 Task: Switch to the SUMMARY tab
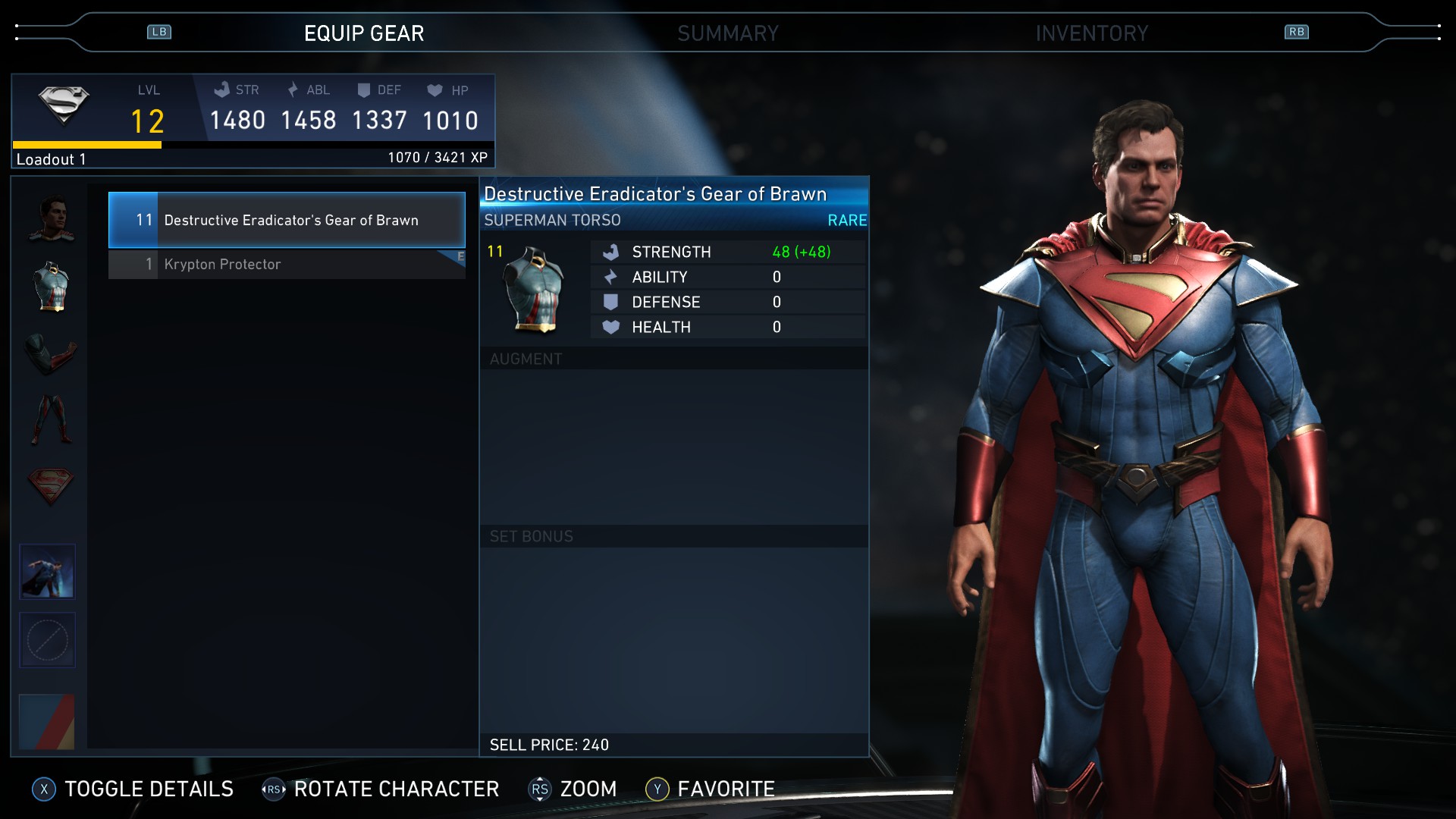coord(728,33)
